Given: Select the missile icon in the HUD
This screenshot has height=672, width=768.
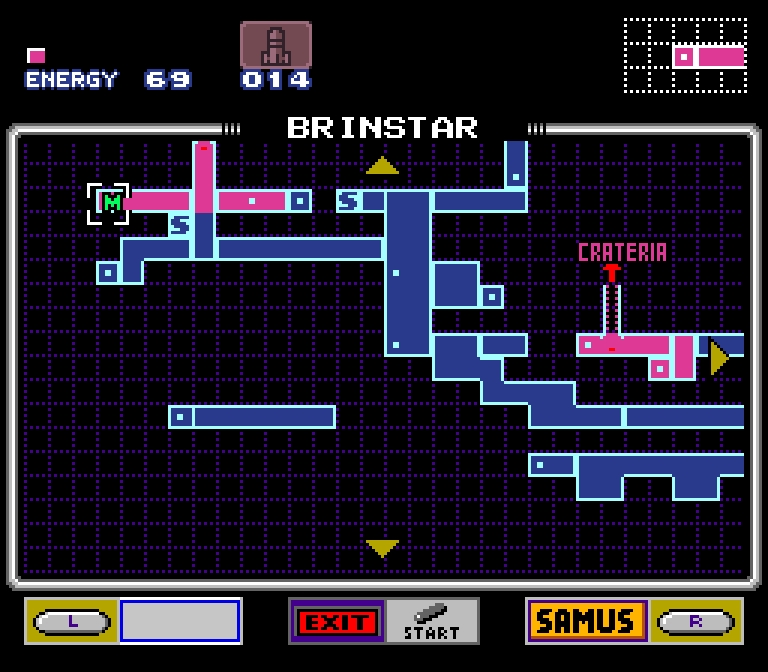Looking at the screenshot, I should [275, 46].
